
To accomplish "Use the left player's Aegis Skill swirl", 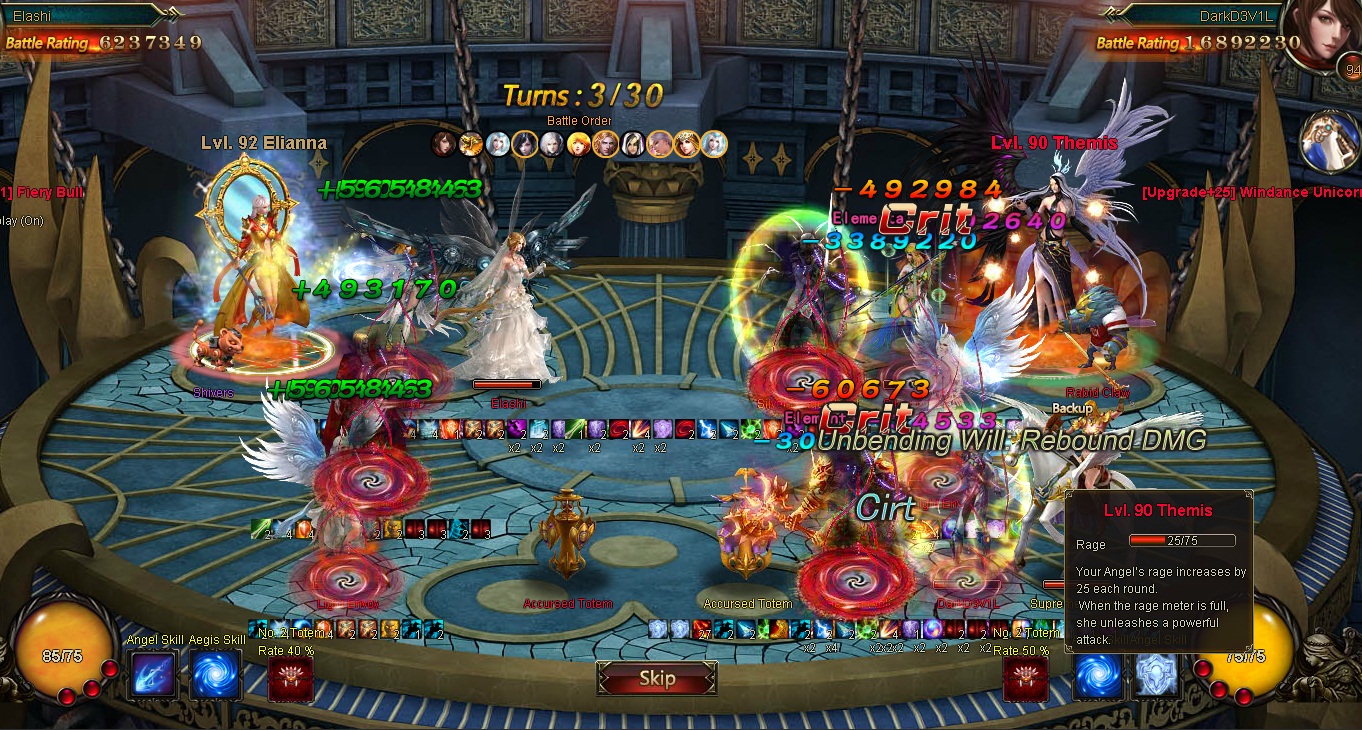I will [215, 675].
